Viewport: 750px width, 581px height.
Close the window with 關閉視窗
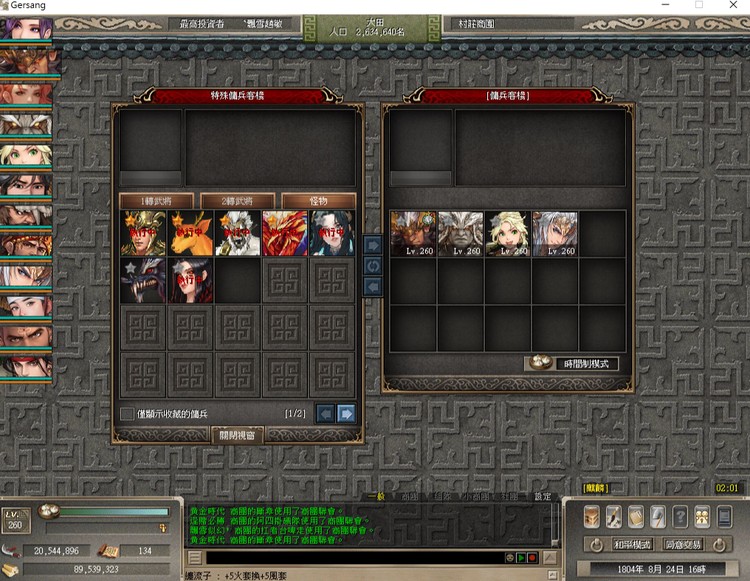pos(238,435)
